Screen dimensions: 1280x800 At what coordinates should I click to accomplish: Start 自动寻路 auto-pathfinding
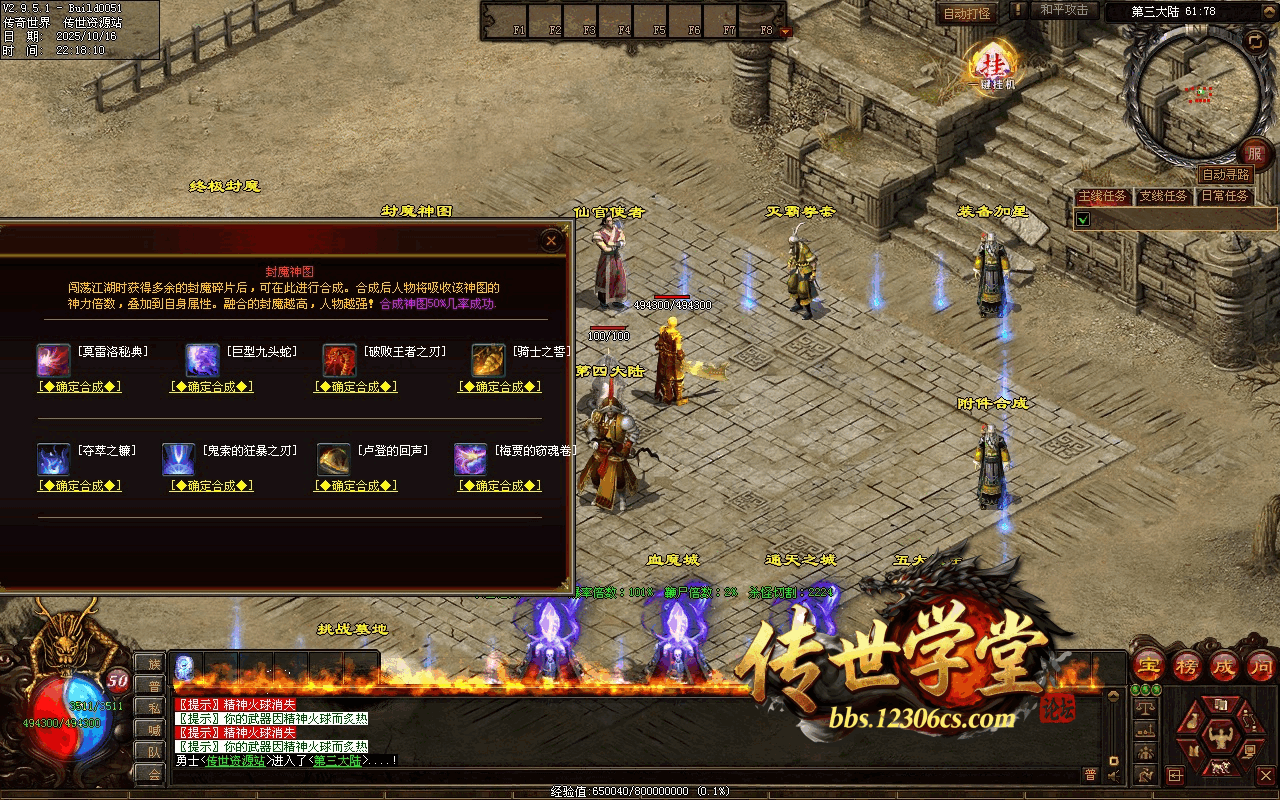1225,174
